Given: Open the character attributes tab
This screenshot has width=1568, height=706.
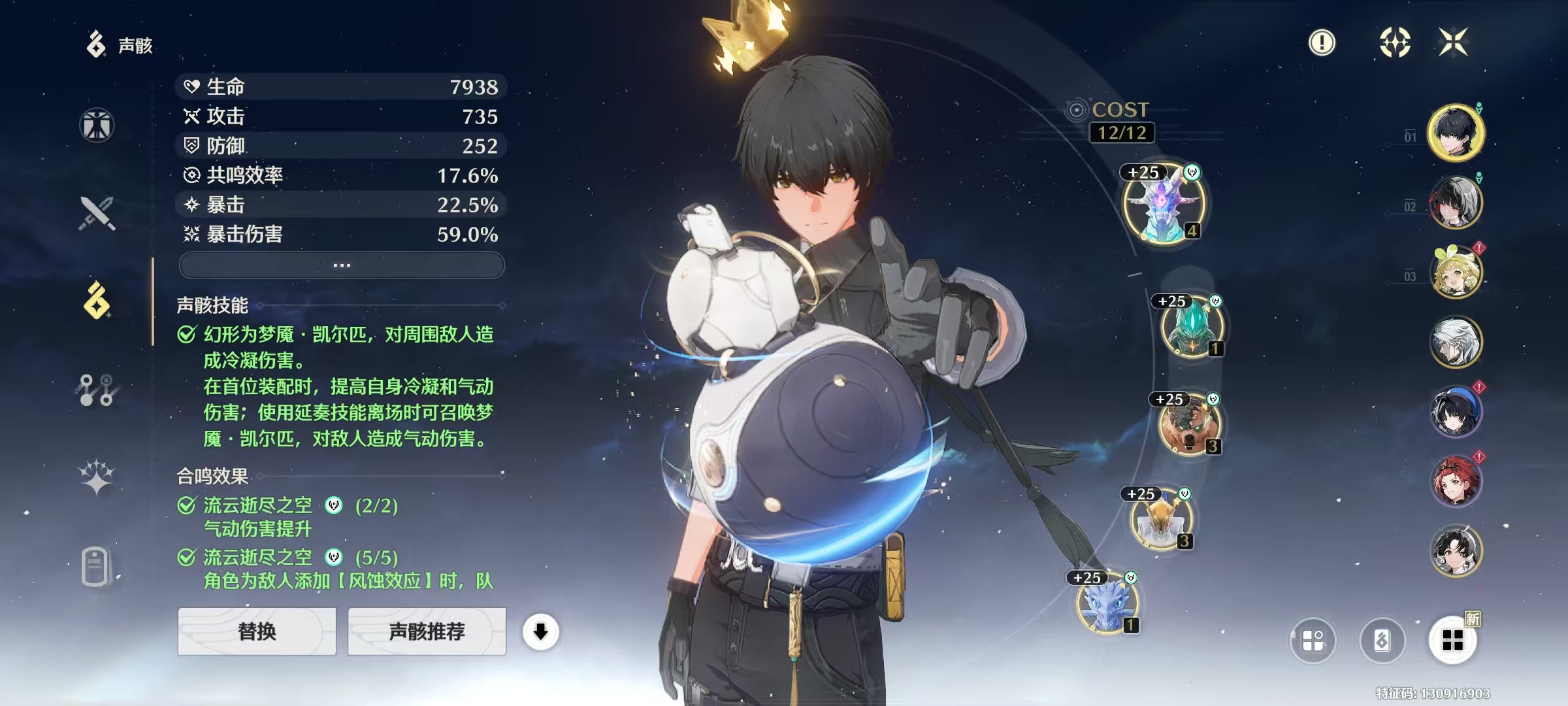Looking at the screenshot, I should point(97,125).
